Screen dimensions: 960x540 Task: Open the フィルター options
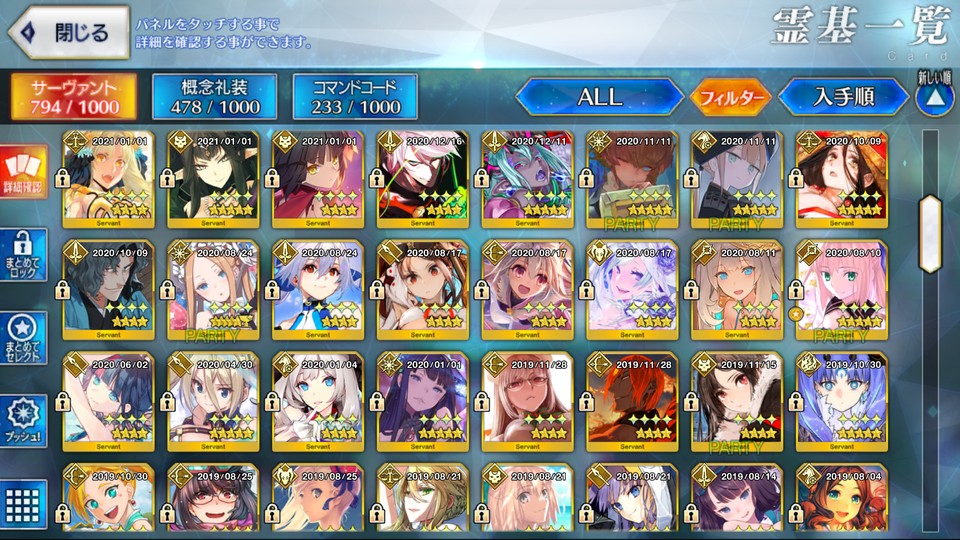pos(729,97)
